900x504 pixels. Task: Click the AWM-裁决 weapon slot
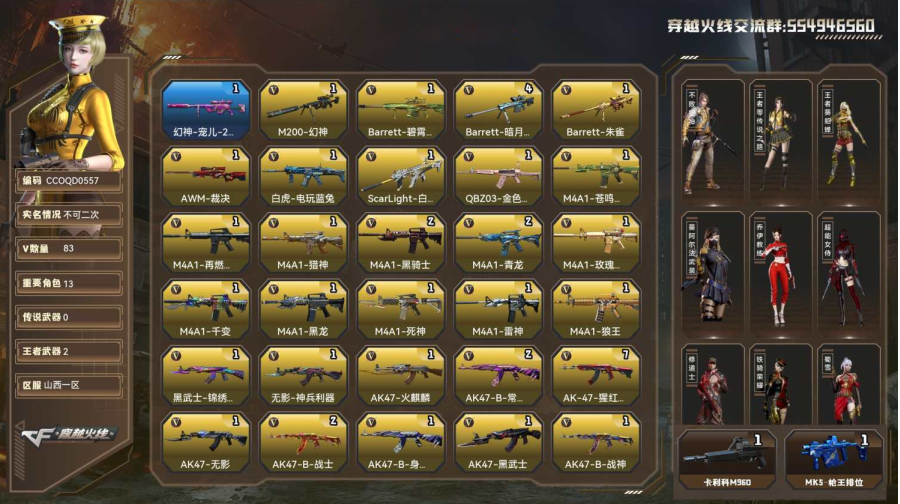point(206,176)
